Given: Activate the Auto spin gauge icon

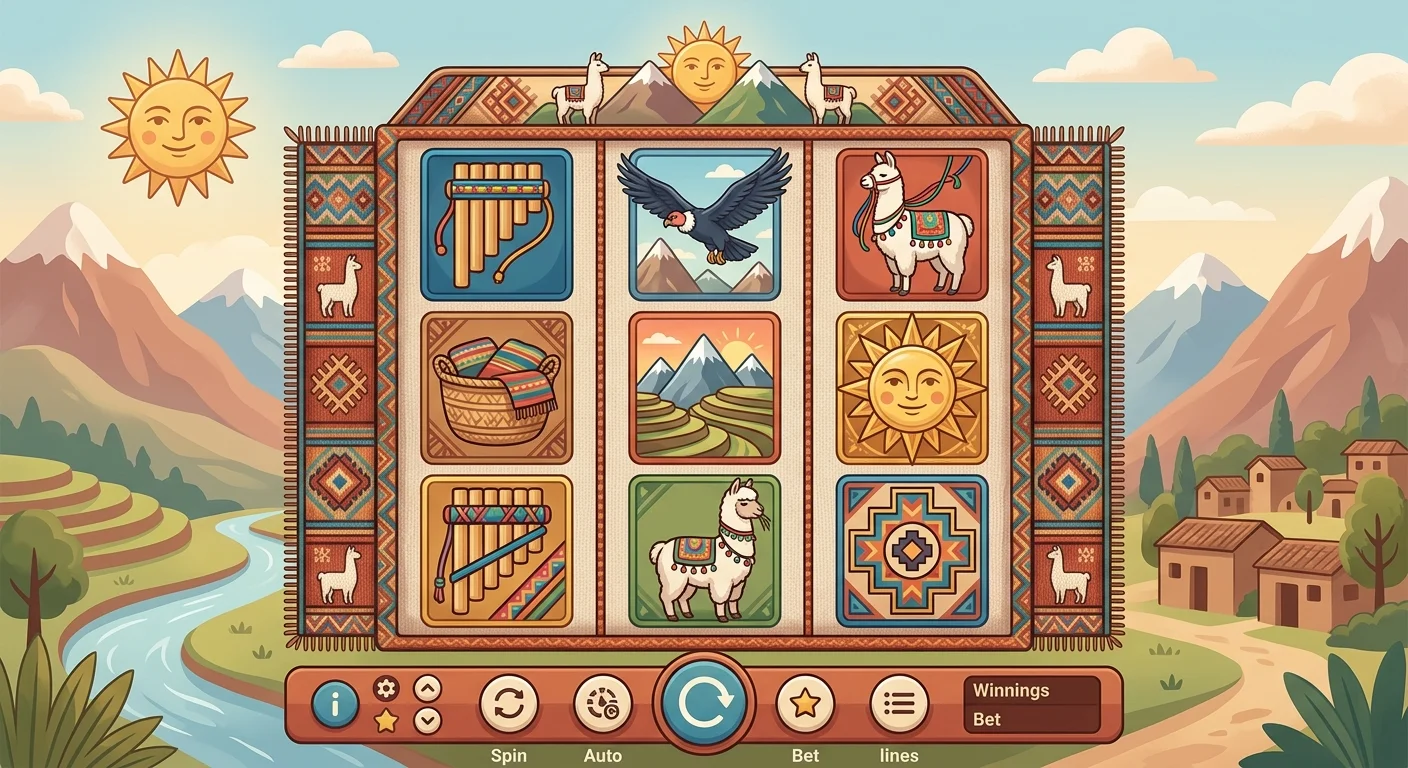Looking at the screenshot, I should [603, 704].
